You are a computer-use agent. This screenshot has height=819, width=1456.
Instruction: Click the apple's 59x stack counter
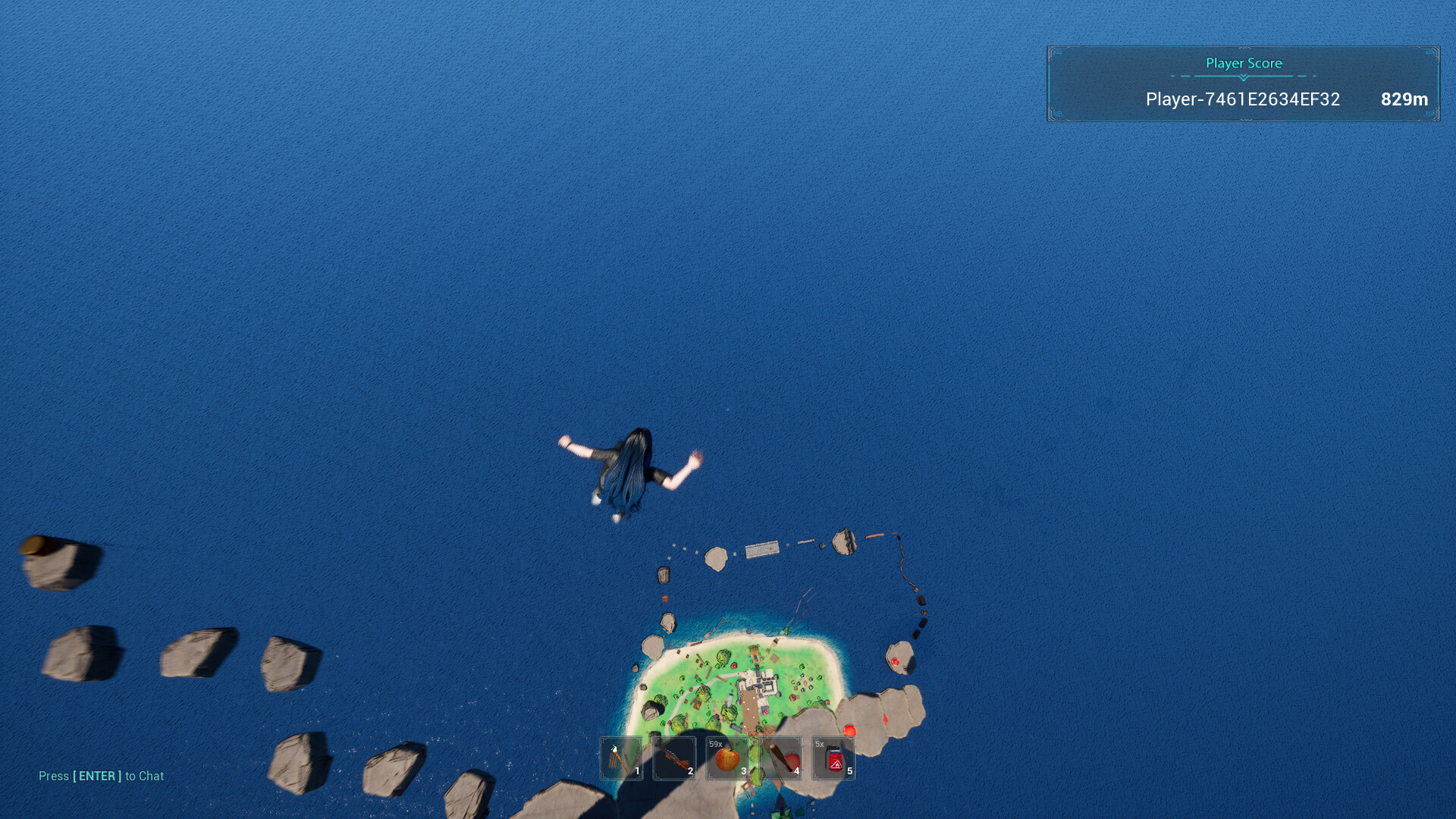point(716,745)
